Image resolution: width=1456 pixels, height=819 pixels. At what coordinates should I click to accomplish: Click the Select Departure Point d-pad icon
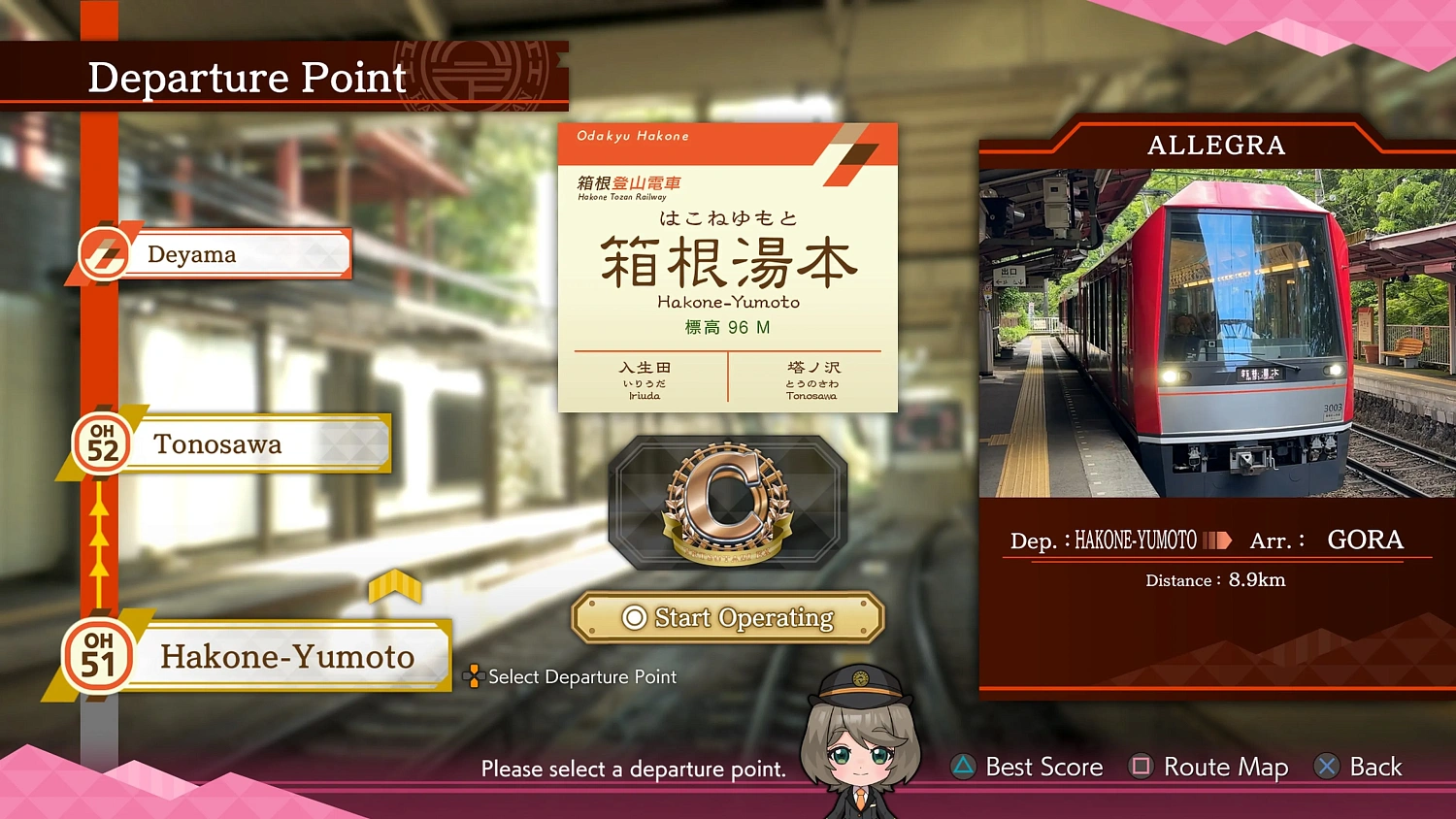pyautogui.click(x=473, y=676)
